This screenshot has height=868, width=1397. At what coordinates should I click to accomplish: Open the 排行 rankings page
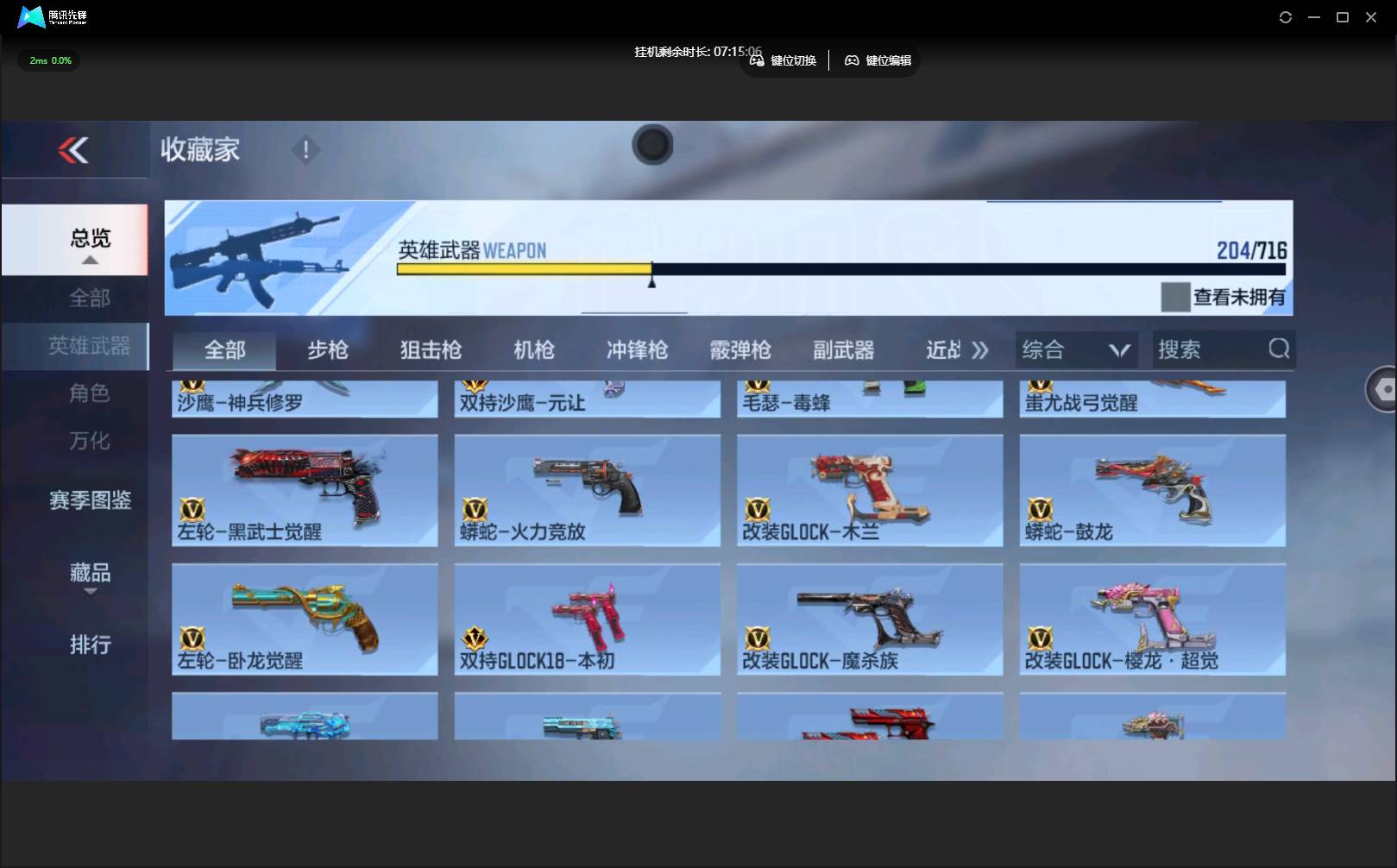91,645
